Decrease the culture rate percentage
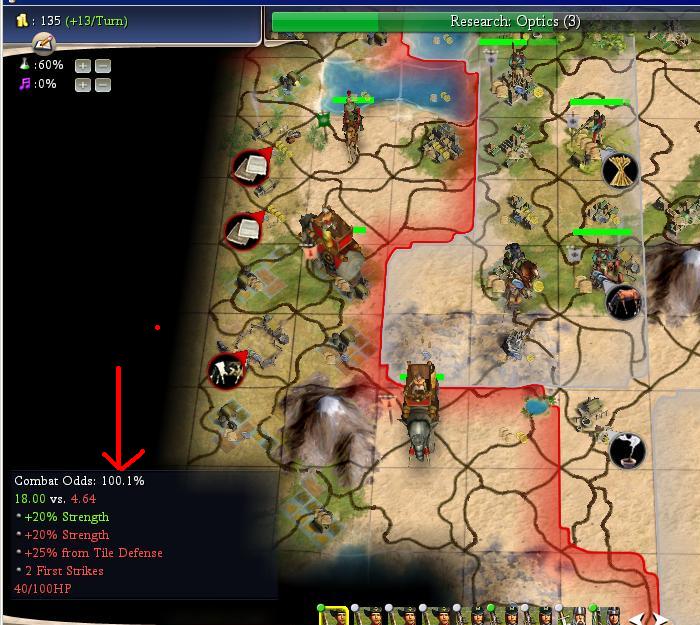Viewport: 700px width, 625px height. click(102, 85)
